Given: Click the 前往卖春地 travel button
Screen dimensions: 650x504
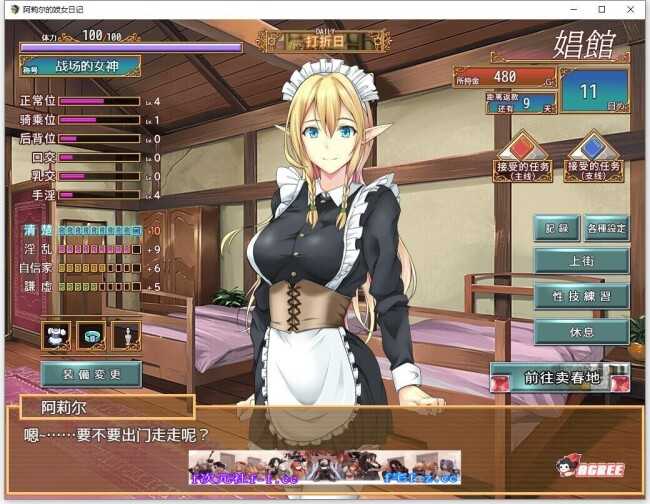Looking at the screenshot, I should (560, 377).
